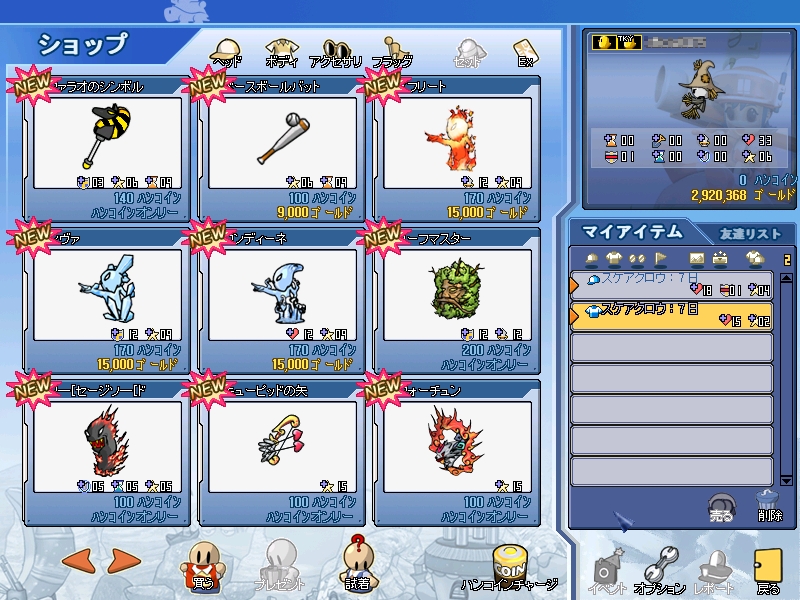Click the 試着 try-on button

pos(358,565)
